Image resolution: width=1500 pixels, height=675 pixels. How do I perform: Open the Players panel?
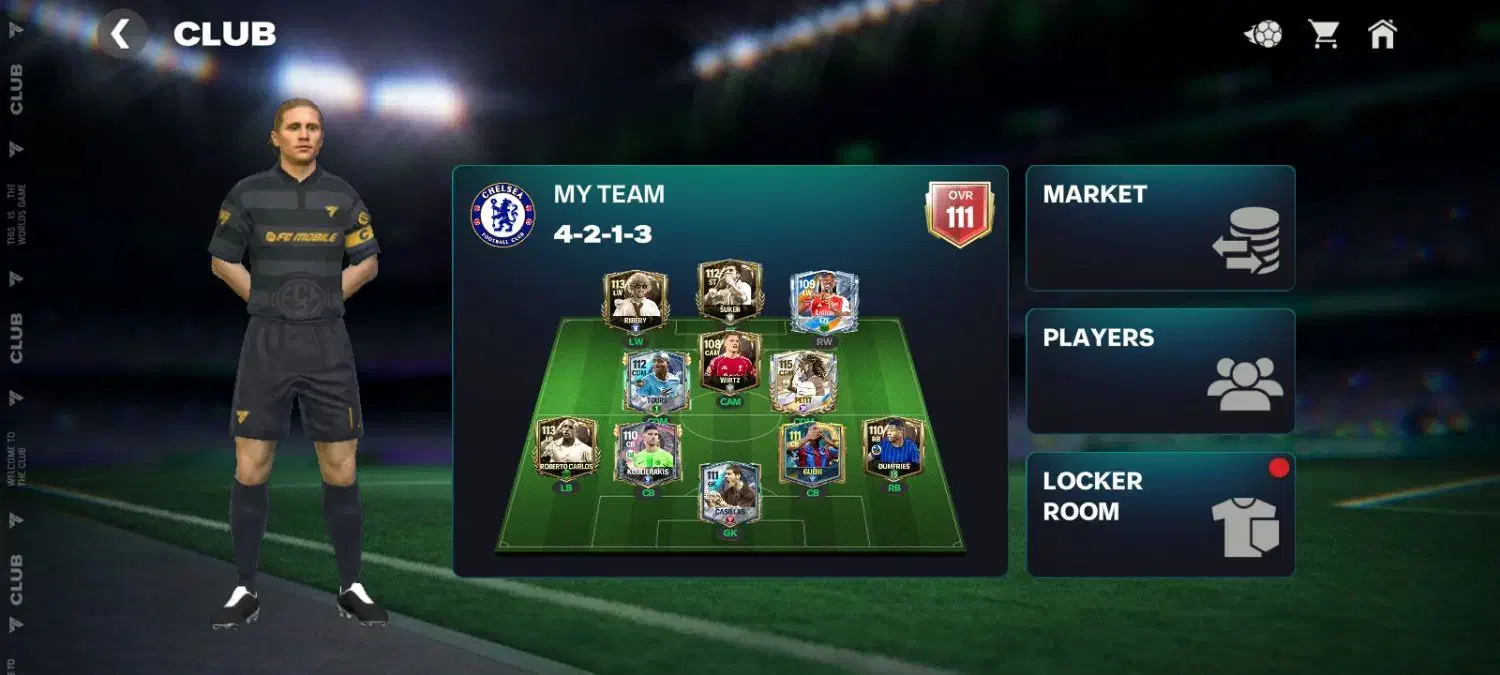coord(1160,371)
